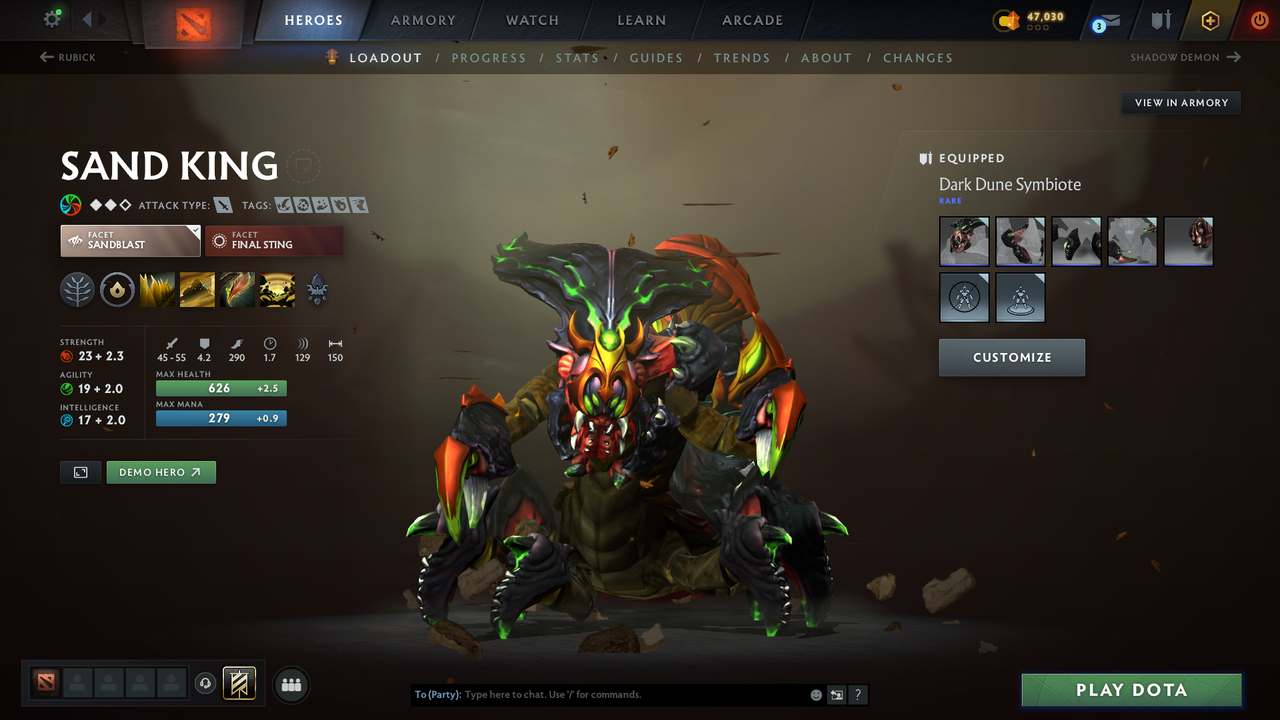The image size is (1280, 720).
Task: Click the Aghanim's Shard upgrade icon
Action: coord(318,291)
